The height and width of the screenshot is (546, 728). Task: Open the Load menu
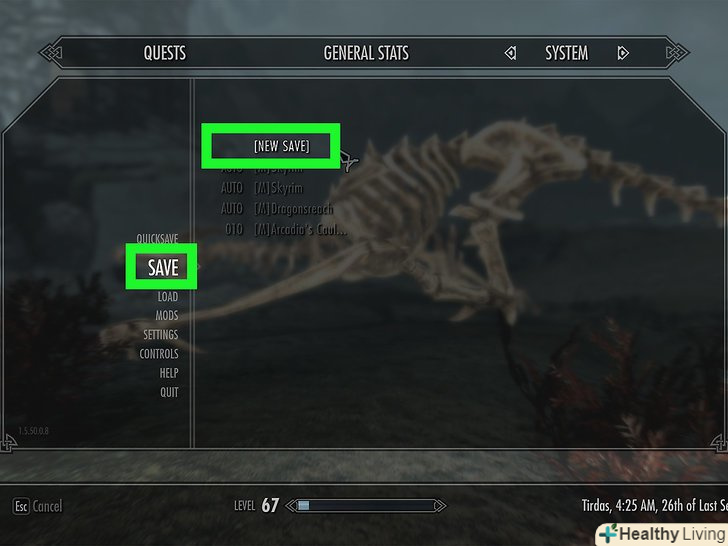coord(167,297)
